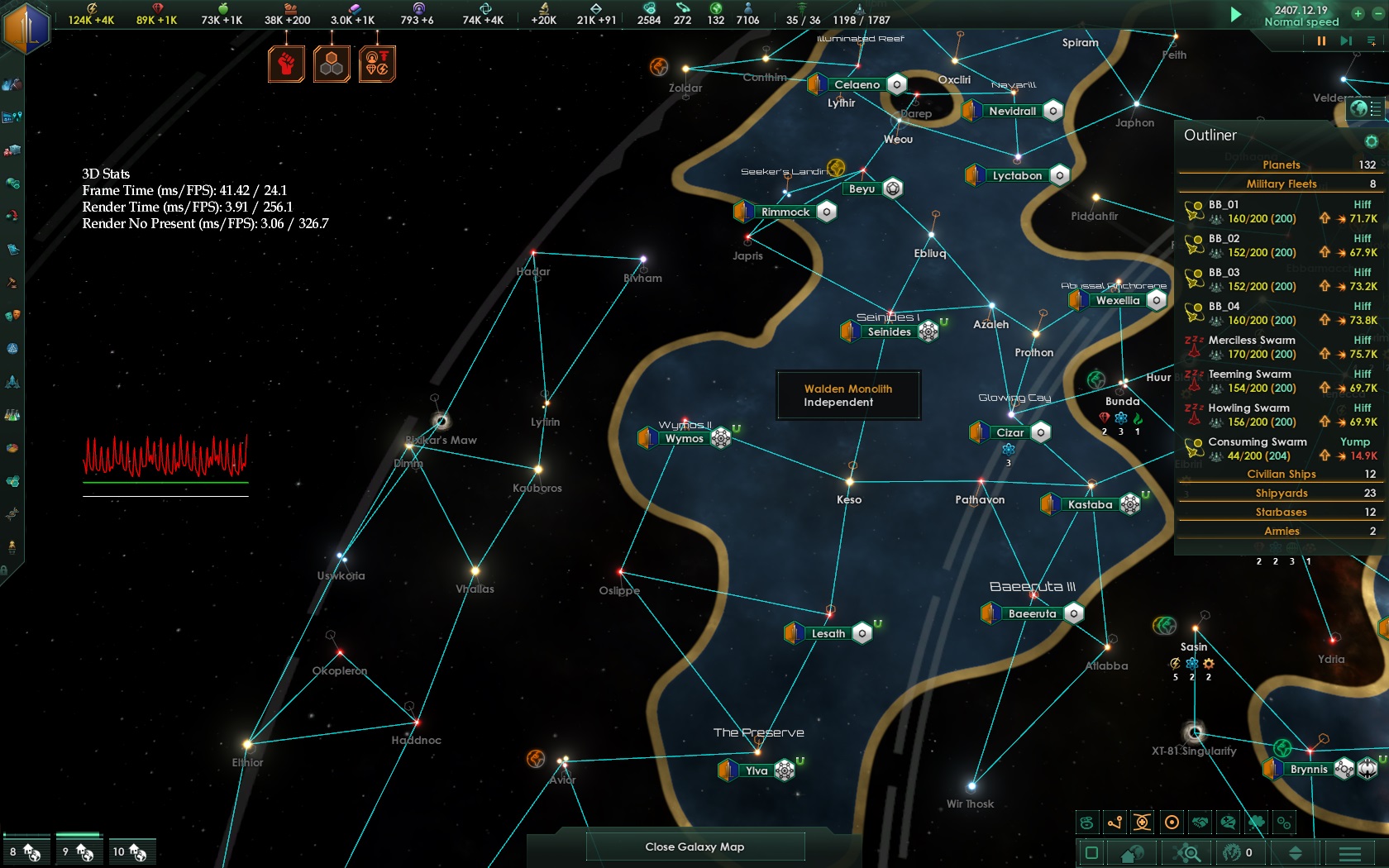The width and height of the screenshot is (1389, 868).
Task: Open the hexagon cluster alert notification
Action: (332, 64)
